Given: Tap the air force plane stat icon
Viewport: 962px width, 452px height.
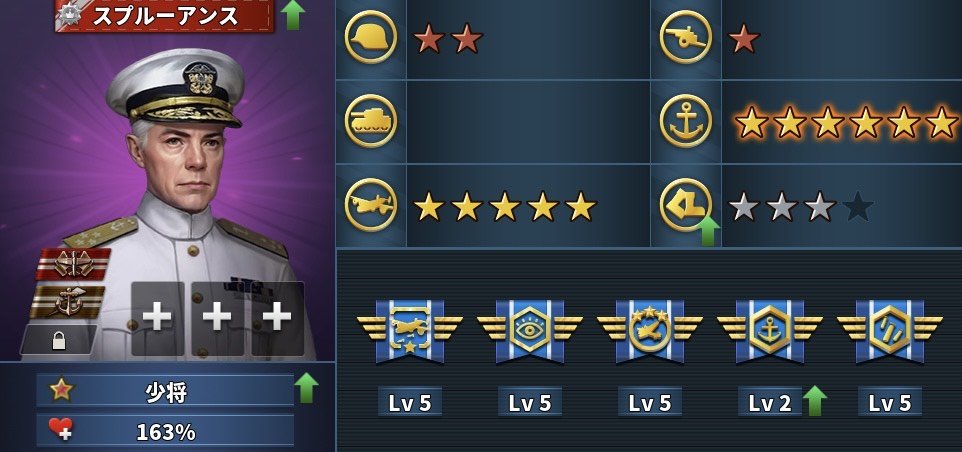Looking at the screenshot, I should pyautogui.click(x=370, y=206).
